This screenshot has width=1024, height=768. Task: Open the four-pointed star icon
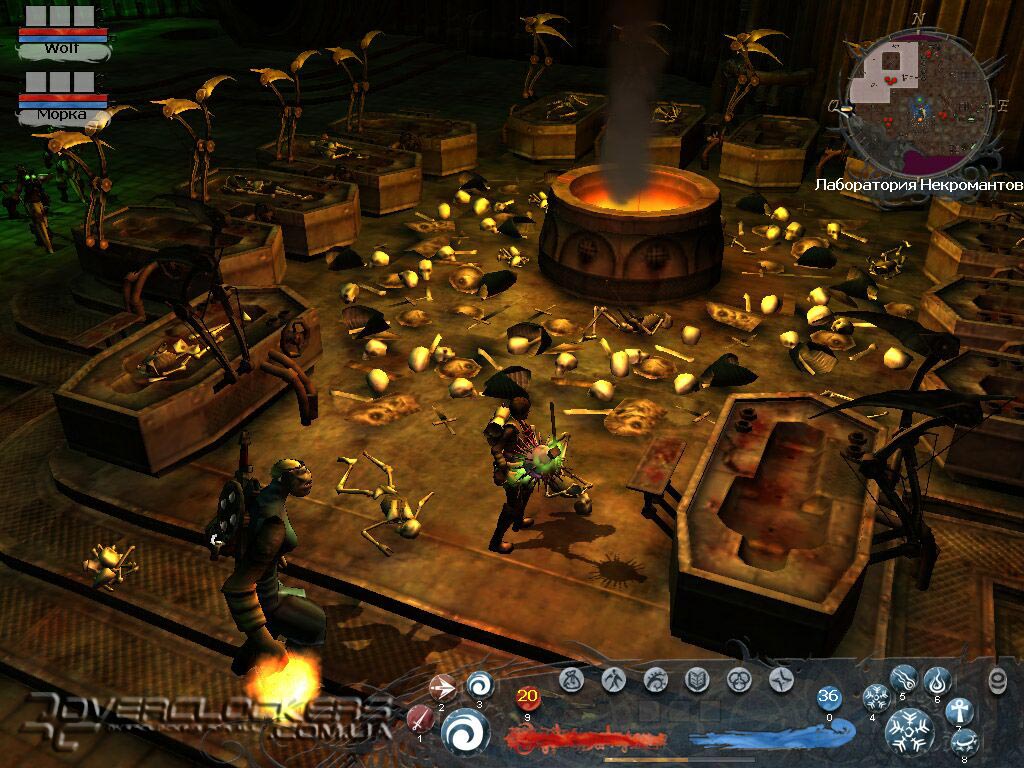(781, 680)
